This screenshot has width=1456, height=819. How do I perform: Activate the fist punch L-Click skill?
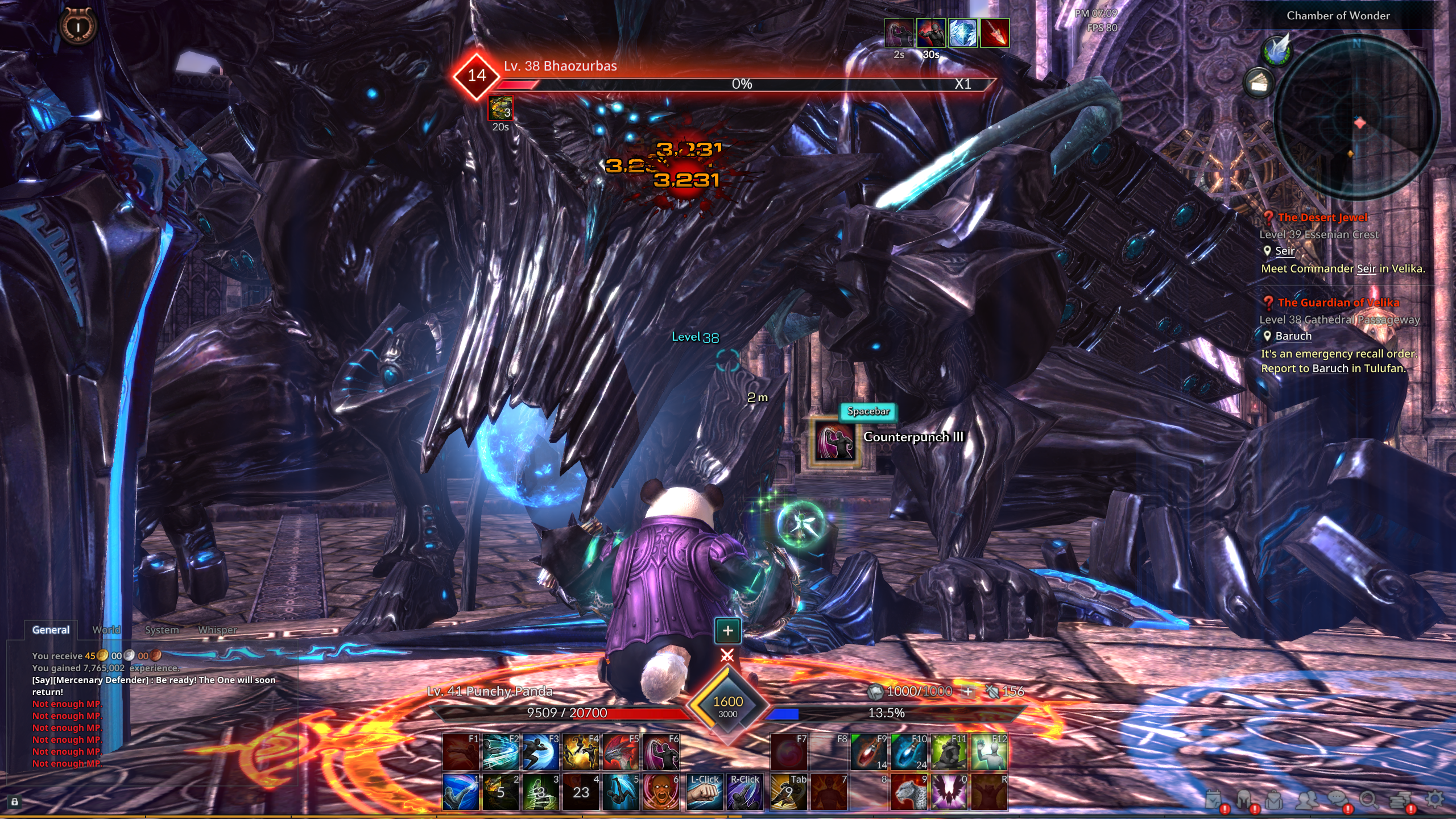click(x=704, y=792)
